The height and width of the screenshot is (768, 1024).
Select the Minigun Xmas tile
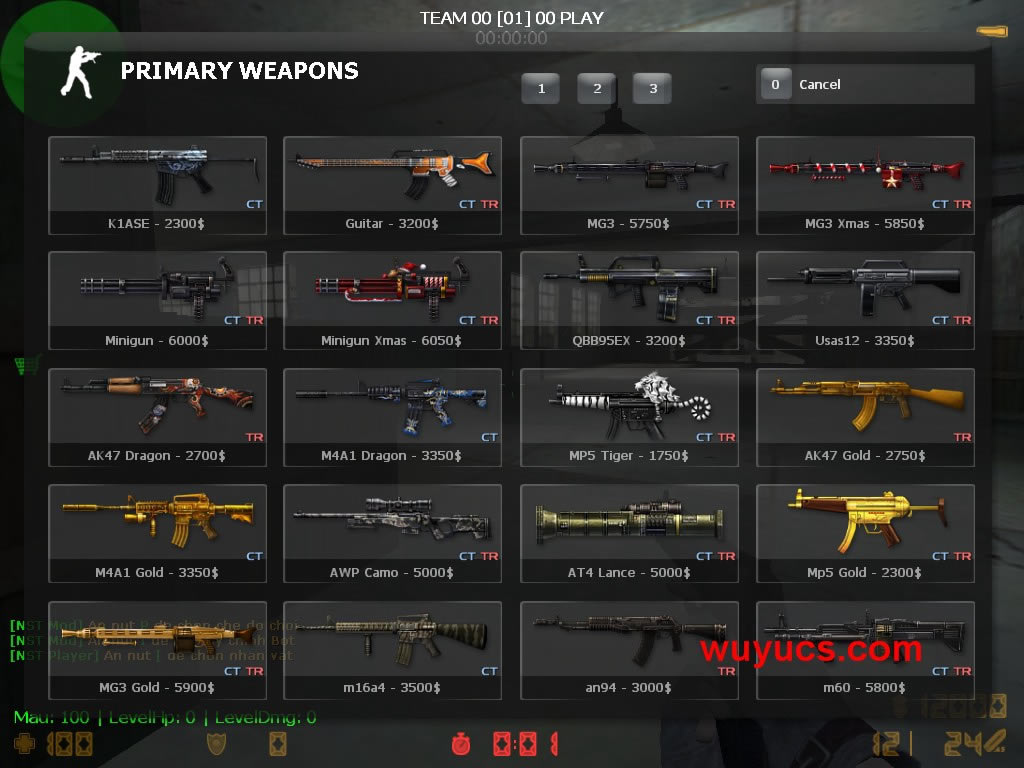393,300
